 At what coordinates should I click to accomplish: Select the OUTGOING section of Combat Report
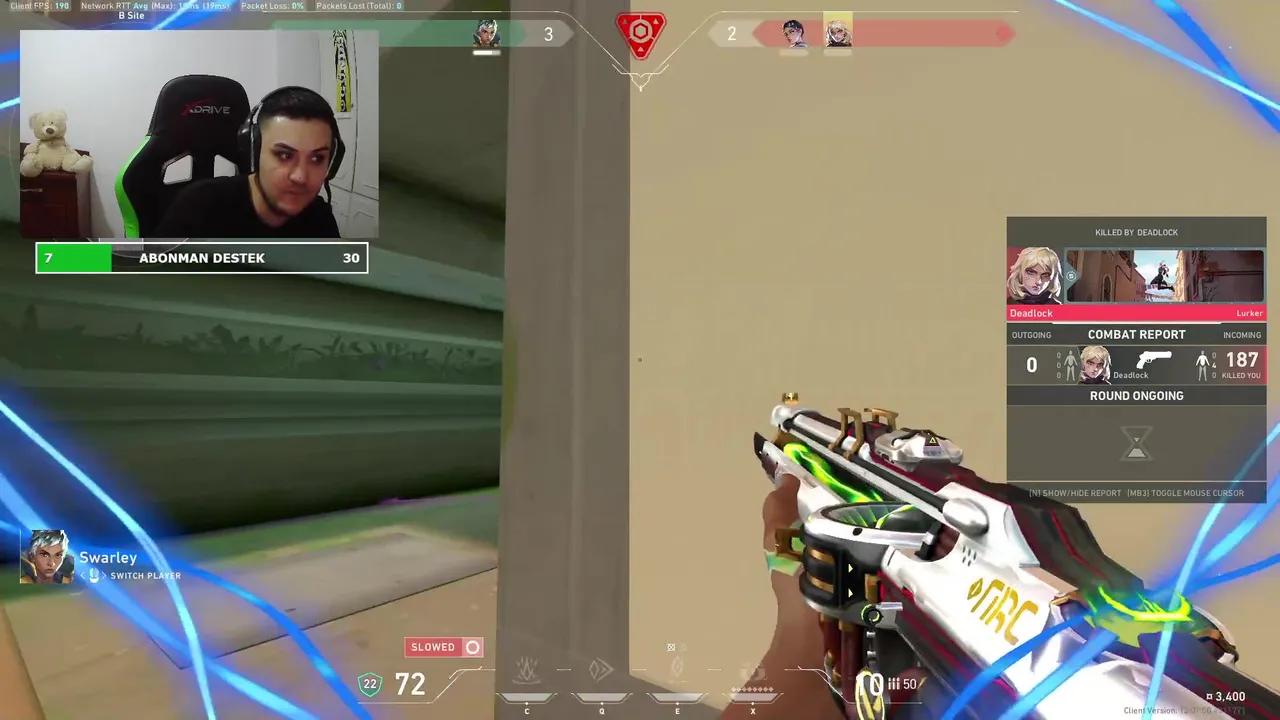[x=1031, y=335]
